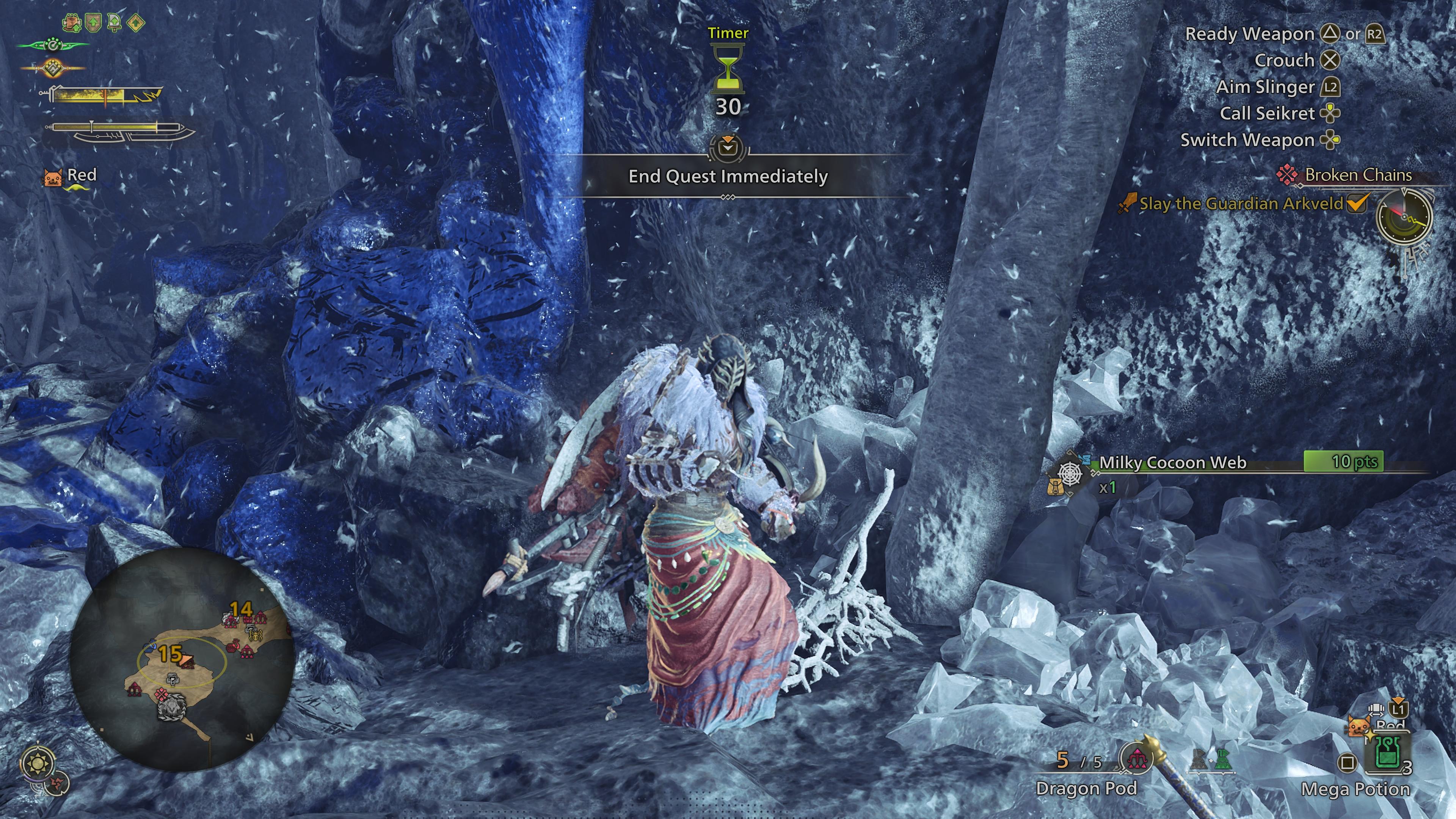Select Slay the Guardian Arkveld objective
Image resolution: width=1456 pixels, height=819 pixels.
(x=1241, y=204)
